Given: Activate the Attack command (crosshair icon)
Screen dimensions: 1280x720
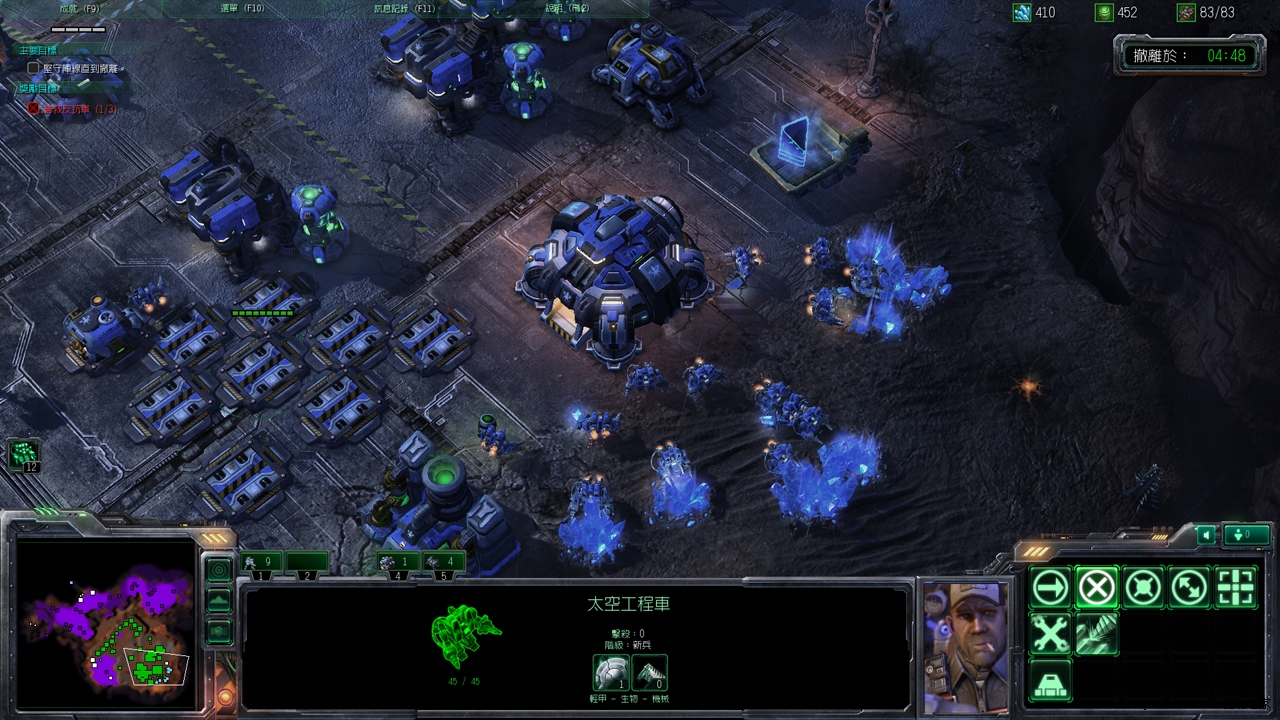Looking at the screenshot, I should pyautogui.click(x=1236, y=588).
